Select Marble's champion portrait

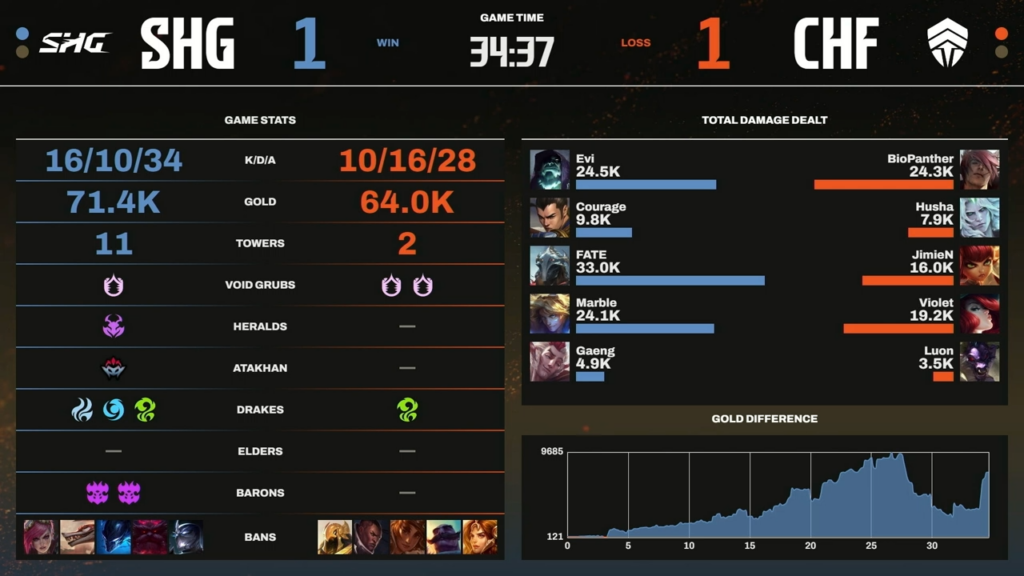click(549, 313)
